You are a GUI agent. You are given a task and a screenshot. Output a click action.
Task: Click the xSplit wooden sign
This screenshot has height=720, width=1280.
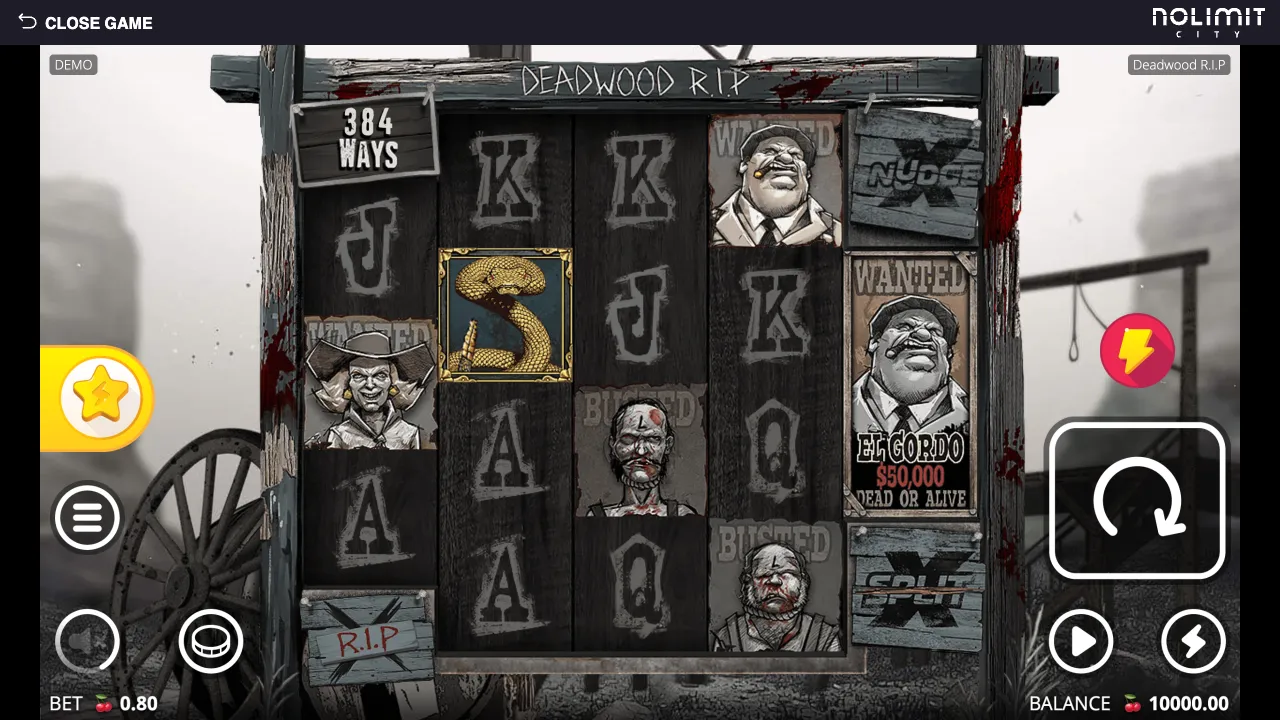912,585
